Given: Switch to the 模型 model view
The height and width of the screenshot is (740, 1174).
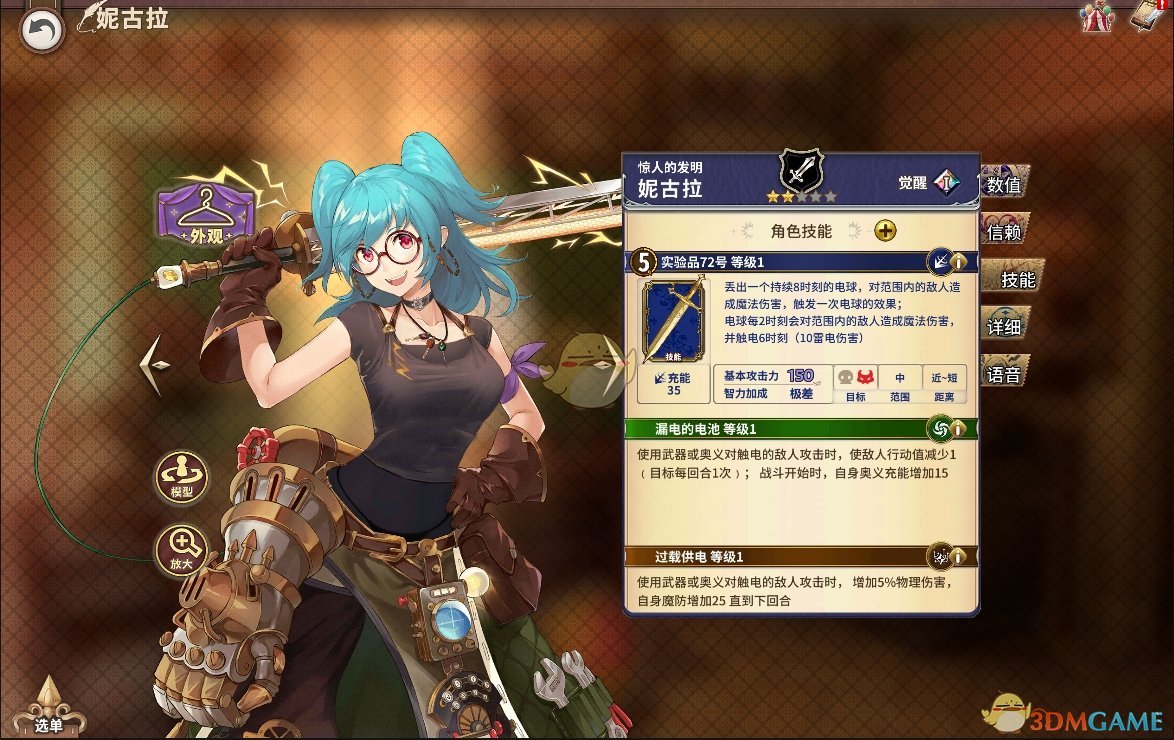Looking at the screenshot, I should (x=181, y=478).
